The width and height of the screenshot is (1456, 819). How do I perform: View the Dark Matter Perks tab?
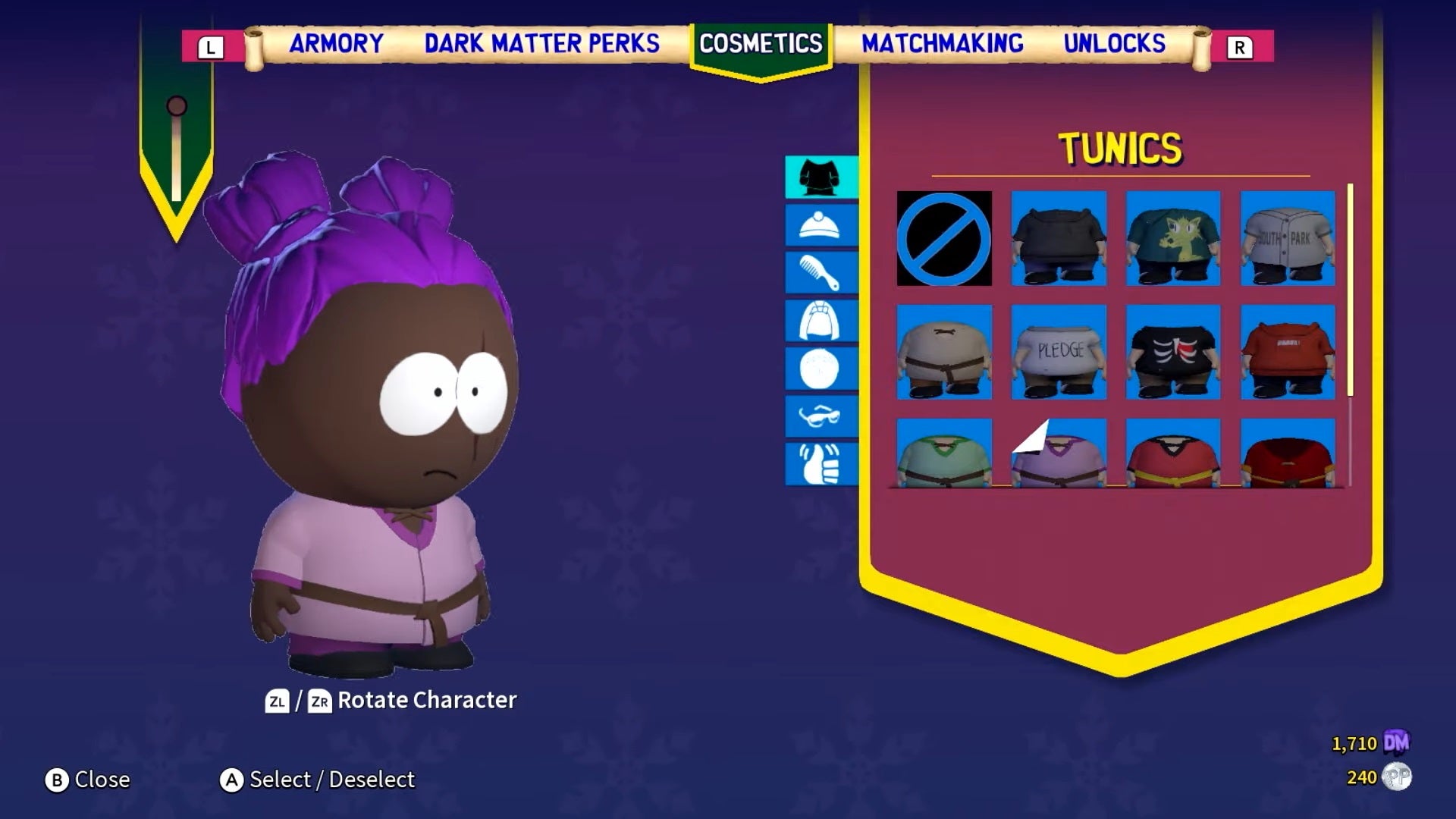click(x=541, y=44)
